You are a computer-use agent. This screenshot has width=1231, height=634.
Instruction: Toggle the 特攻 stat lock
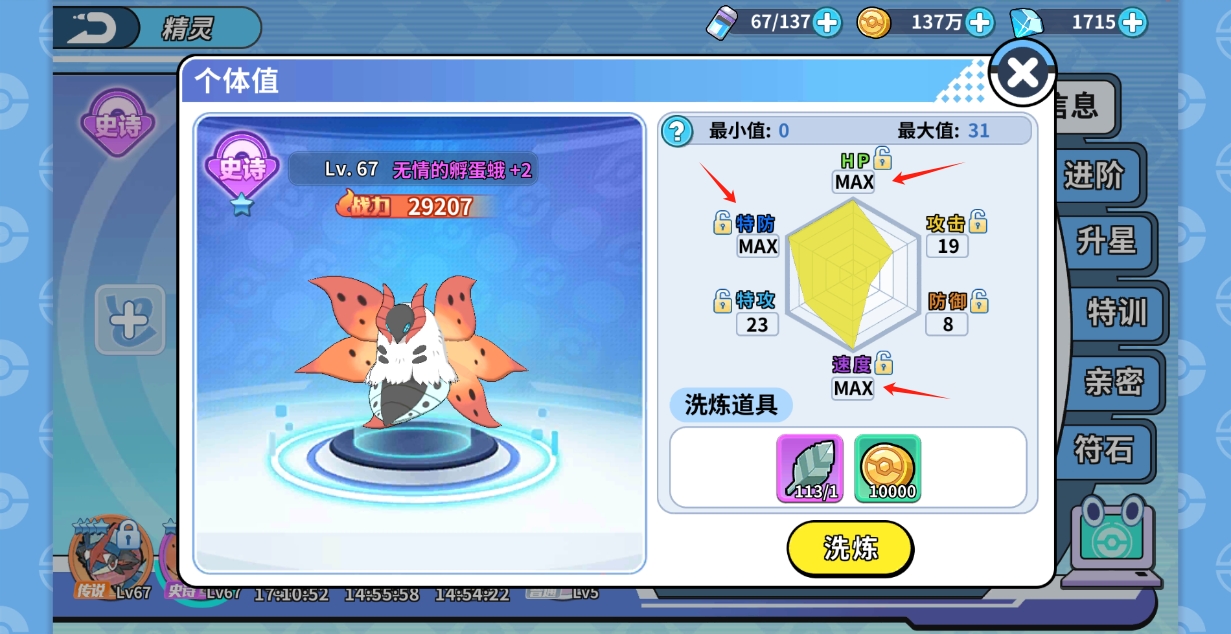tap(722, 300)
